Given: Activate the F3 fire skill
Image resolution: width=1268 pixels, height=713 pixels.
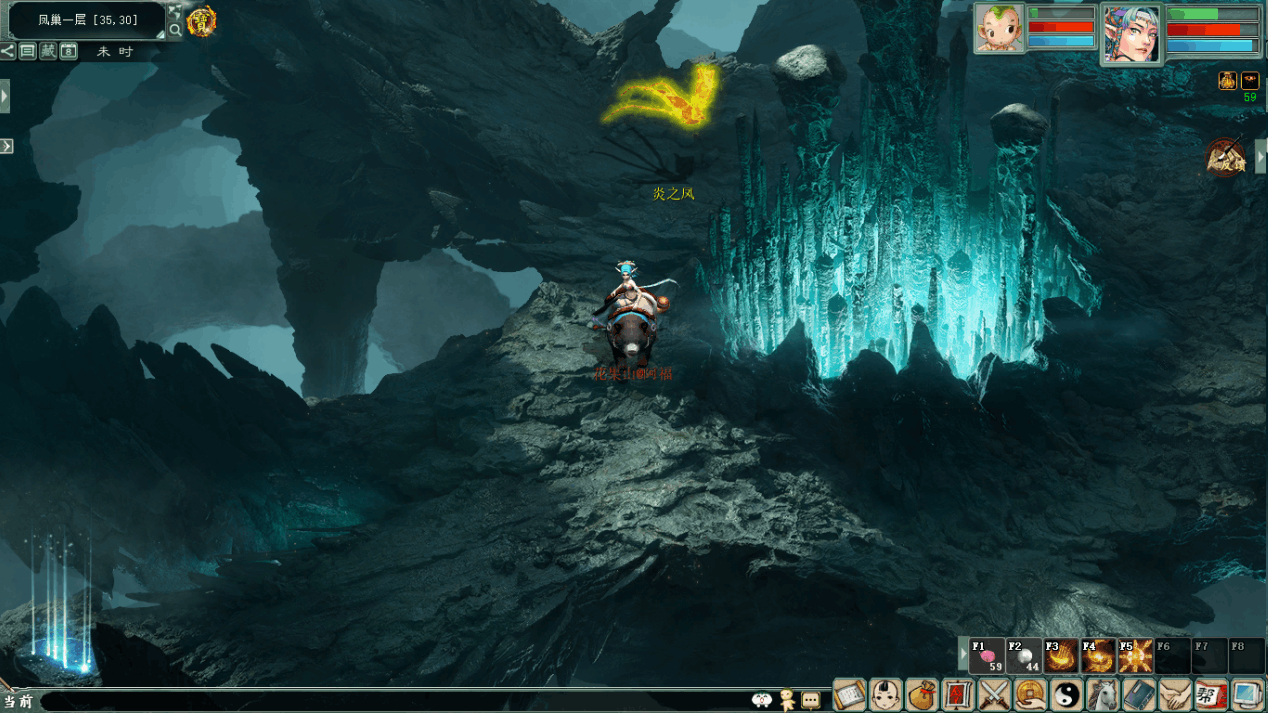Looking at the screenshot, I should pyautogui.click(x=1061, y=656).
